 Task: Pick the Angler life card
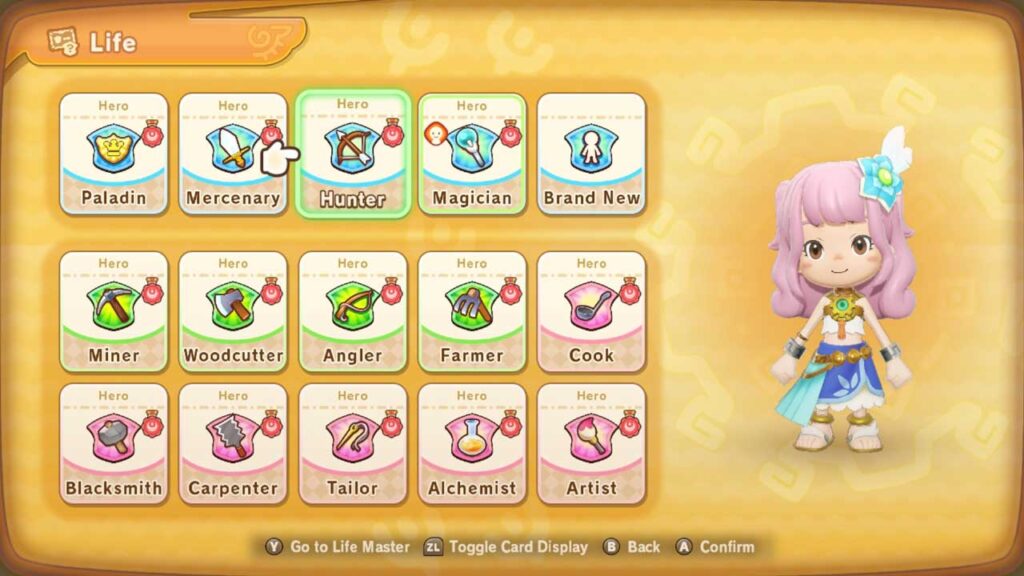352,311
